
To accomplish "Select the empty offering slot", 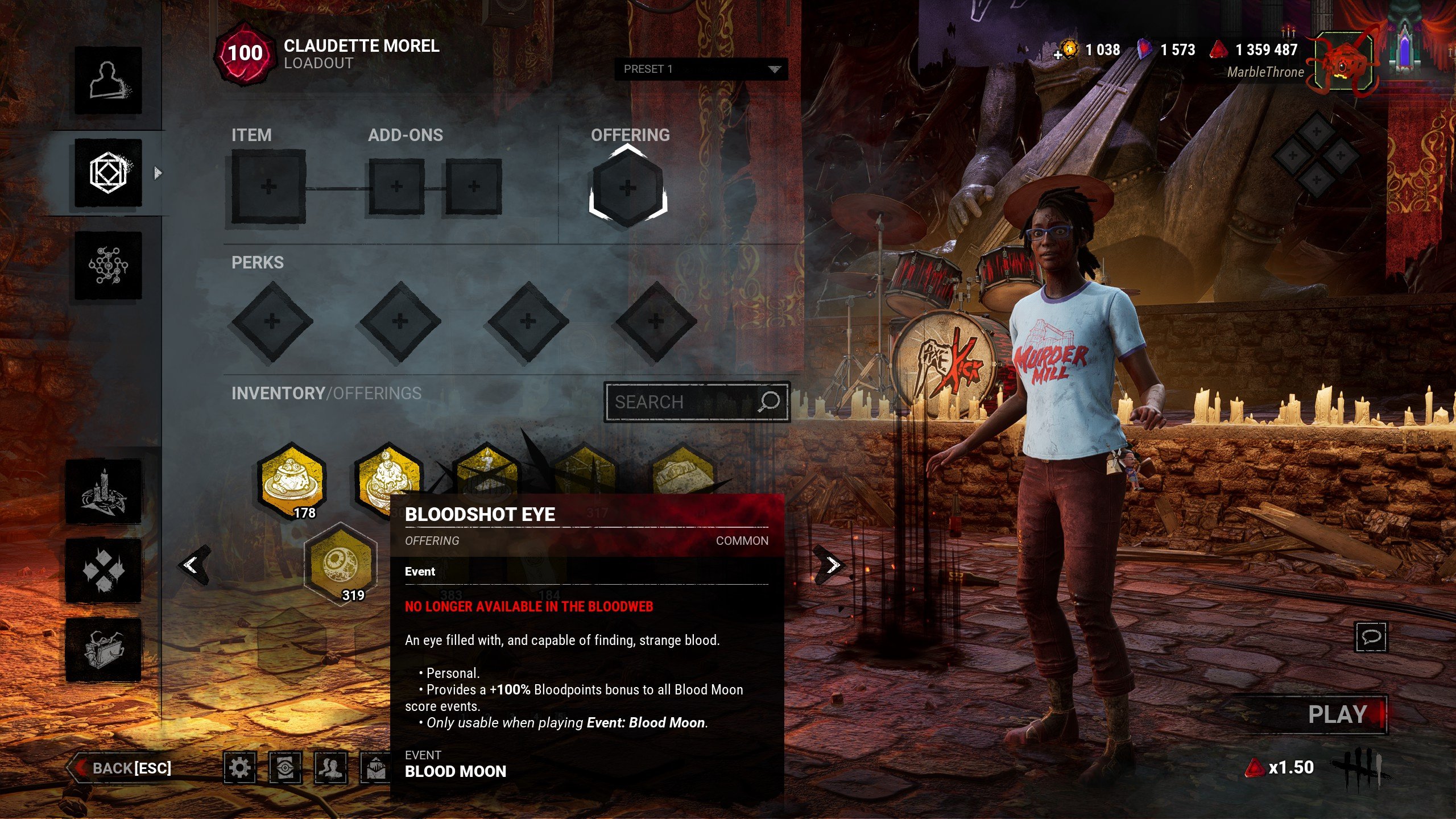I will pos(627,188).
